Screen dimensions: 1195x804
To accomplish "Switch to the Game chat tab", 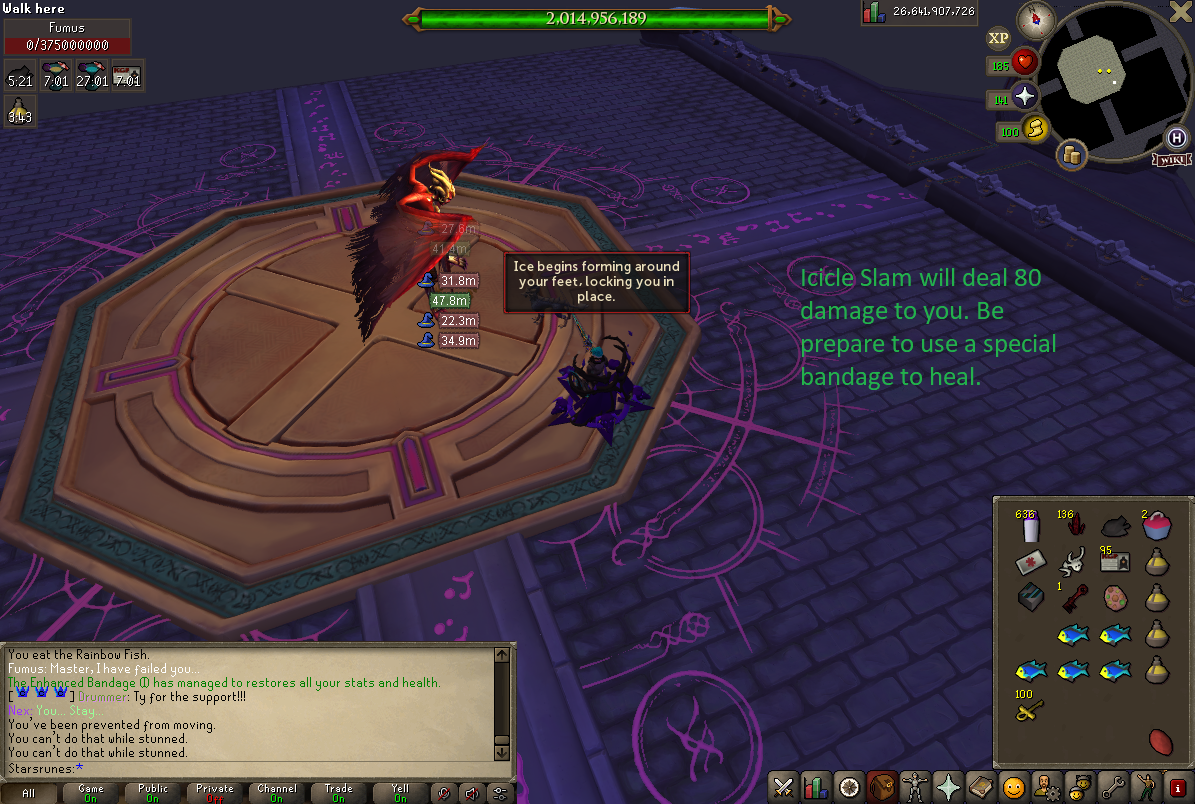I will (x=90, y=793).
